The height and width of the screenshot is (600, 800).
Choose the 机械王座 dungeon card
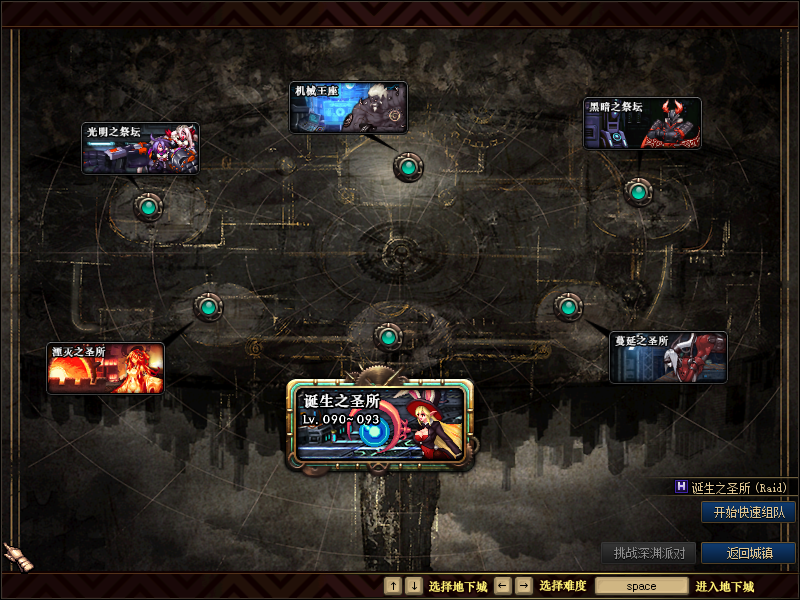(x=348, y=107)
